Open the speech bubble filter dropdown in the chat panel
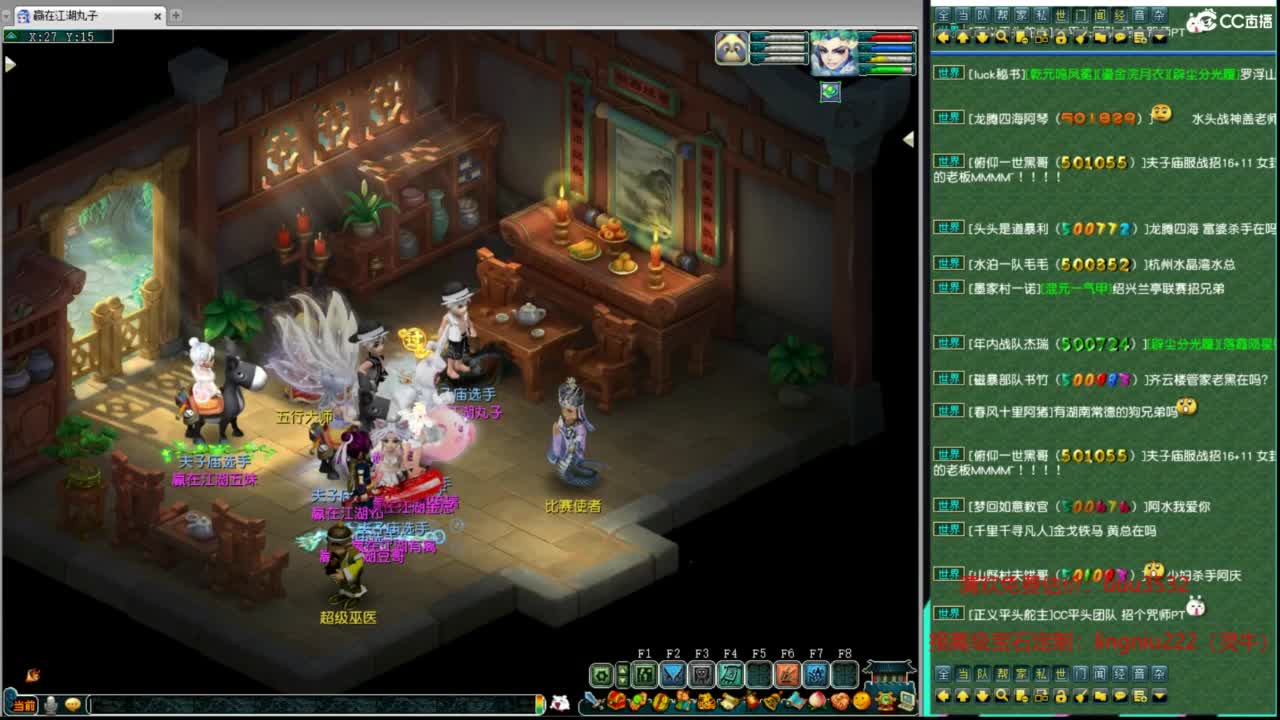Screen dimensions: 1280x720 [1120, 37]
